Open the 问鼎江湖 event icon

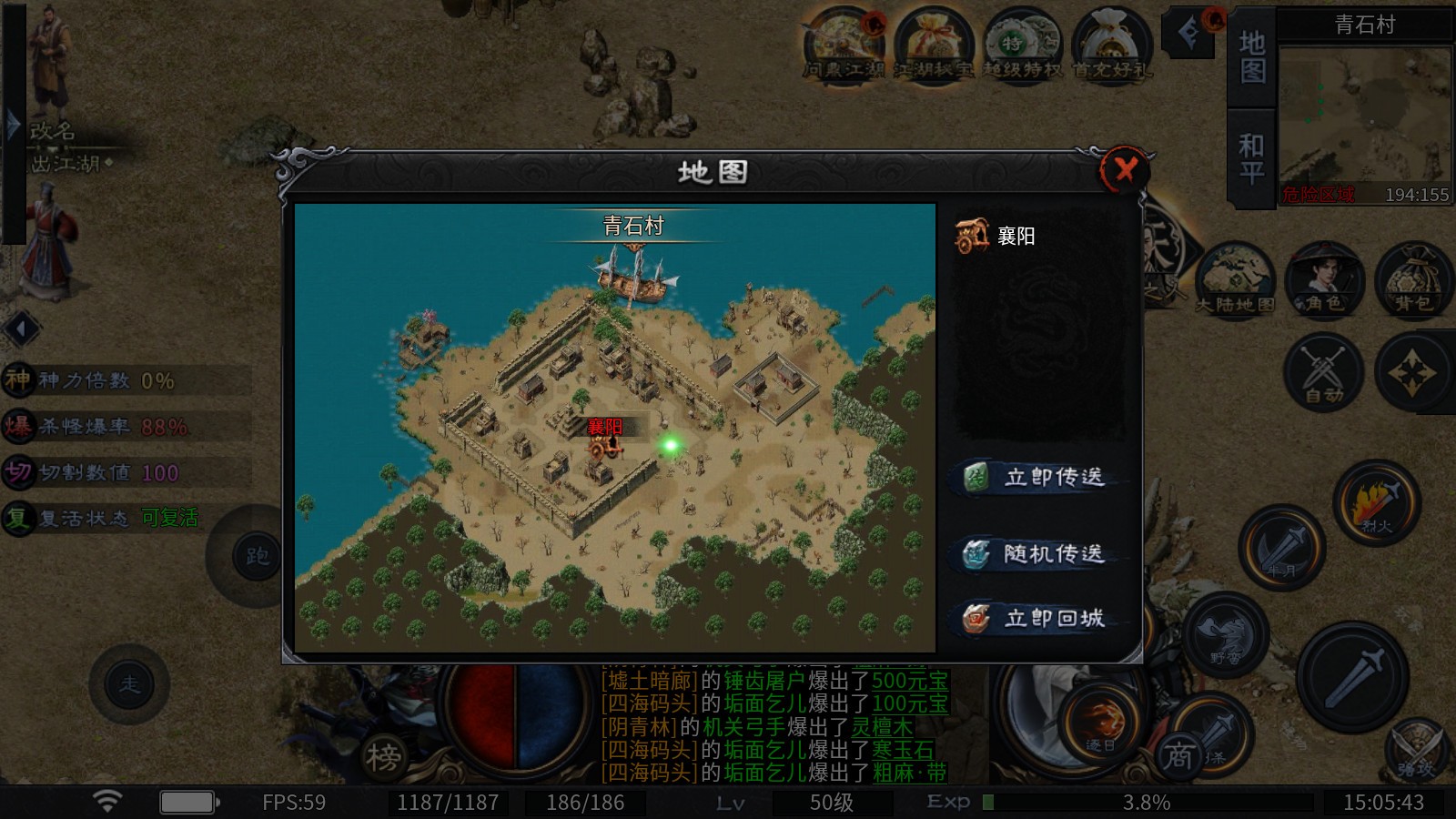pos(844,45)
